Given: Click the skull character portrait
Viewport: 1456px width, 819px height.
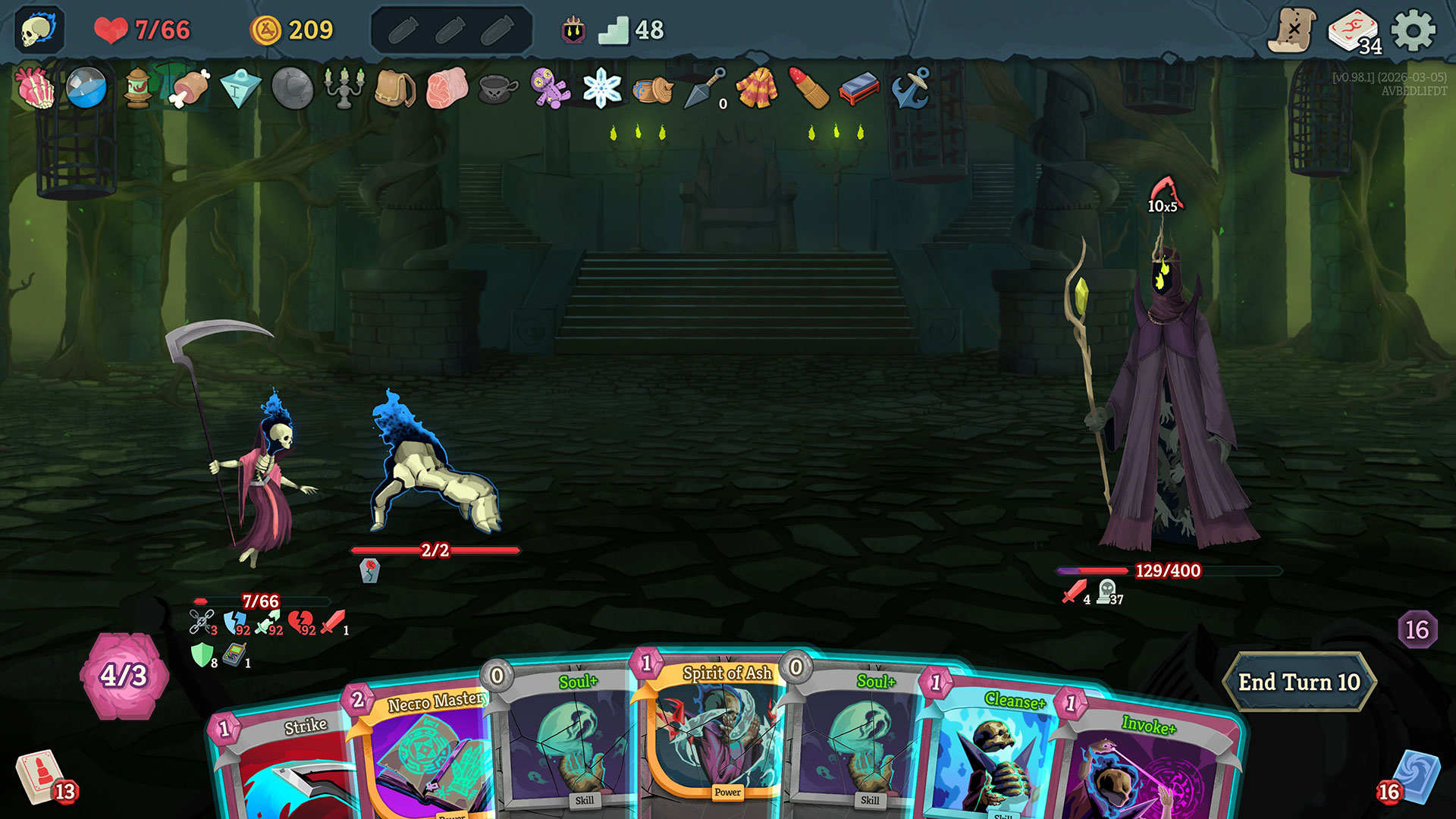Looking at the screenshot, I should [x=38, y=30].
